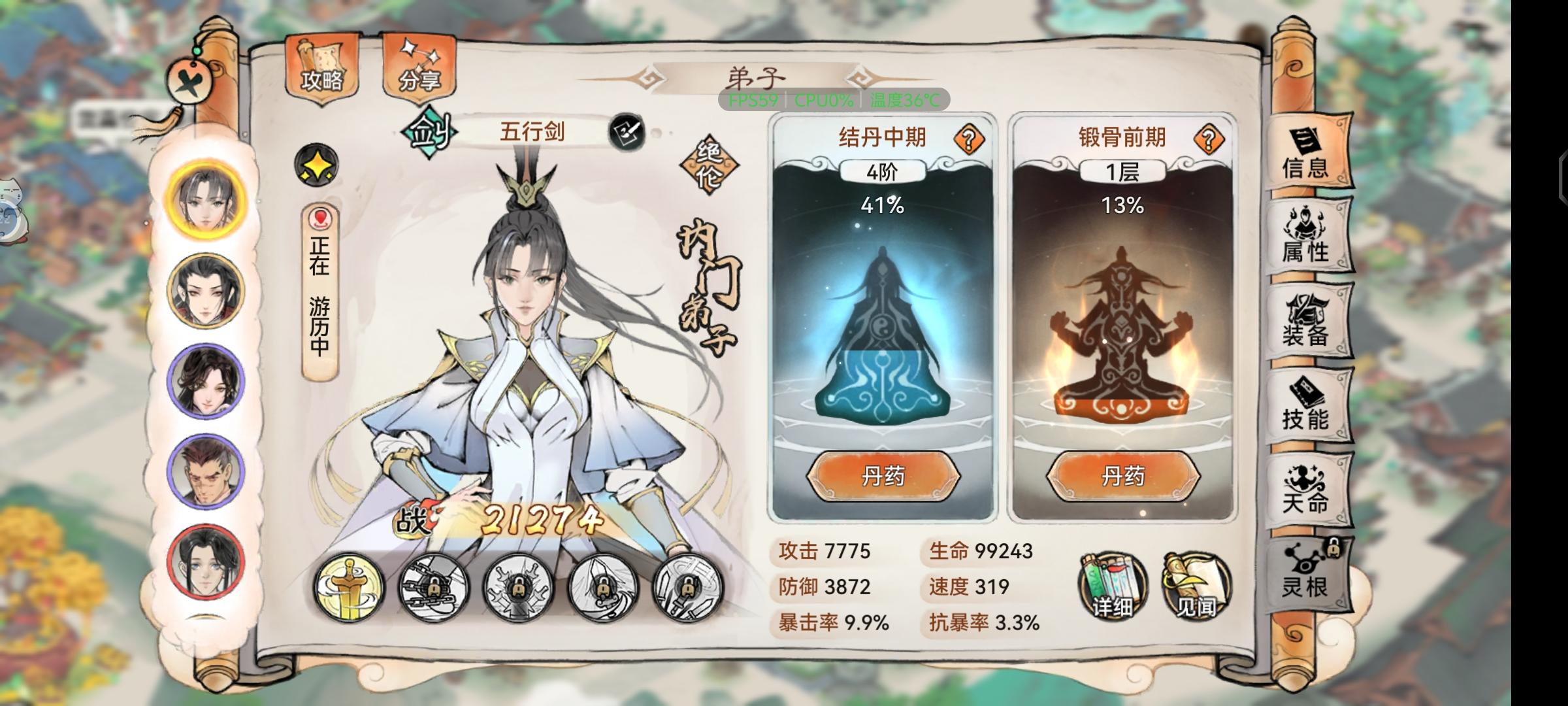Open the 结丹中期 help question mark icon
This screenshot has width=1568, height=706.
pyautogui.click(x=970, y=139)
